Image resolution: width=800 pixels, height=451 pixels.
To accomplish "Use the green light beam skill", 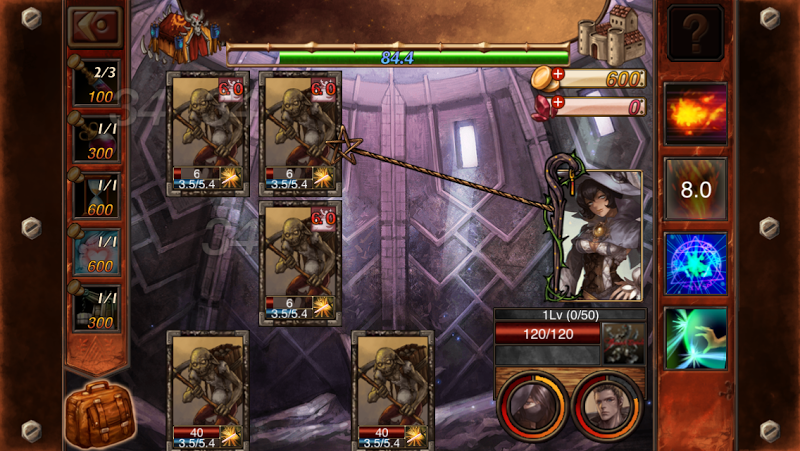I will tap(695, 337).
